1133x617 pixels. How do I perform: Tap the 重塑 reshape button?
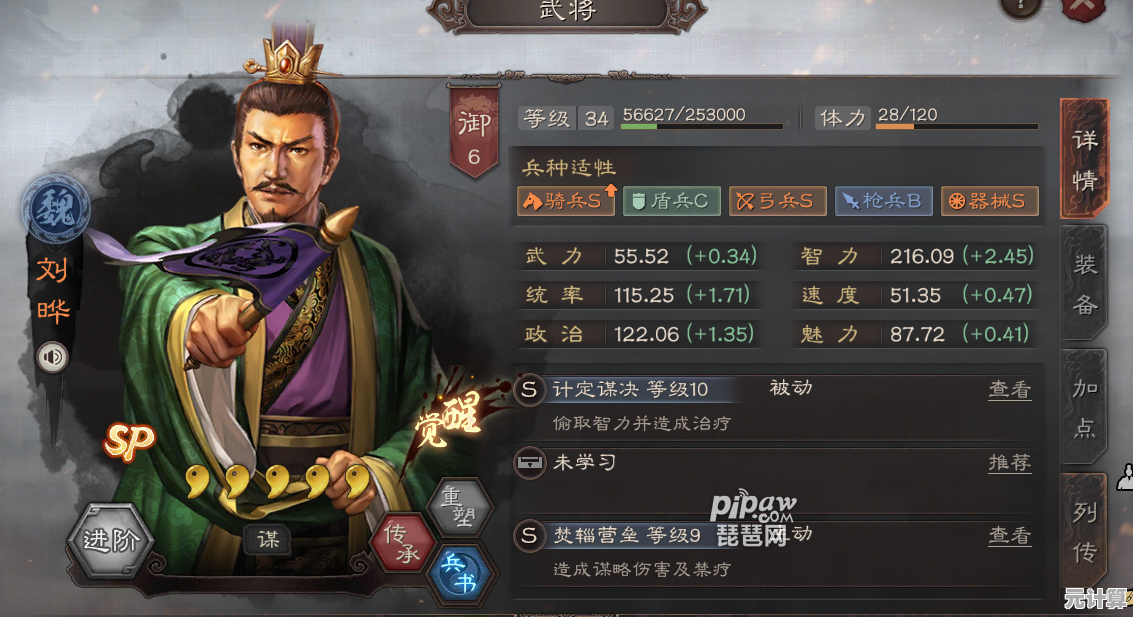459,507
